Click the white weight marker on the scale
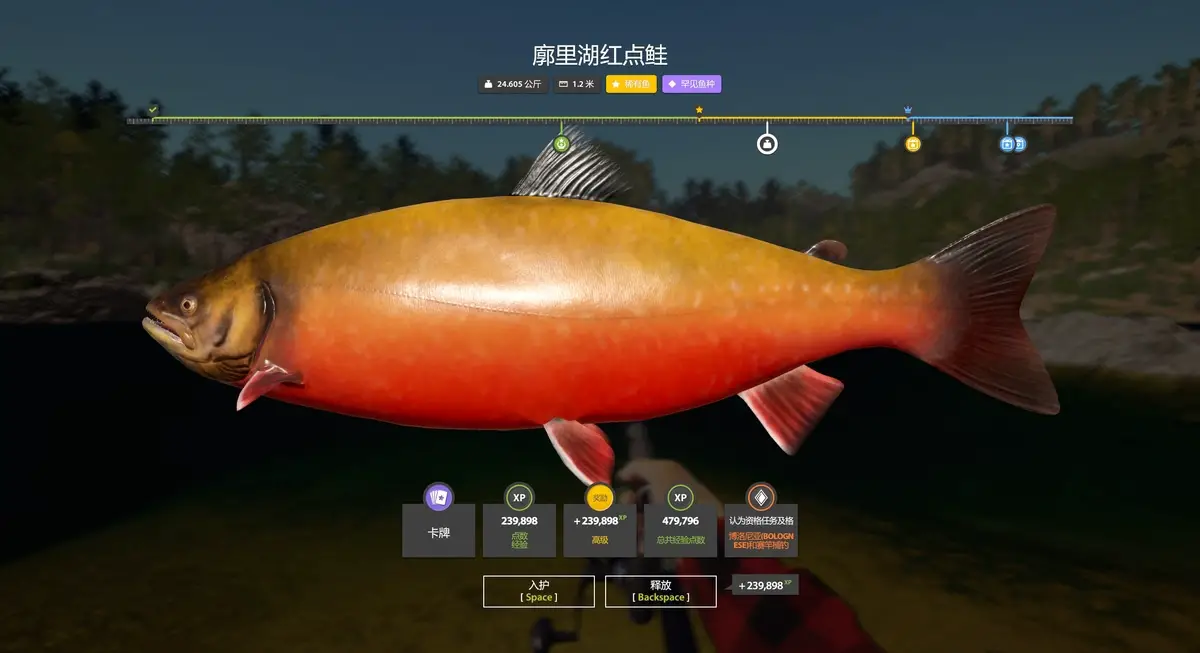 [x=767, y=144]
